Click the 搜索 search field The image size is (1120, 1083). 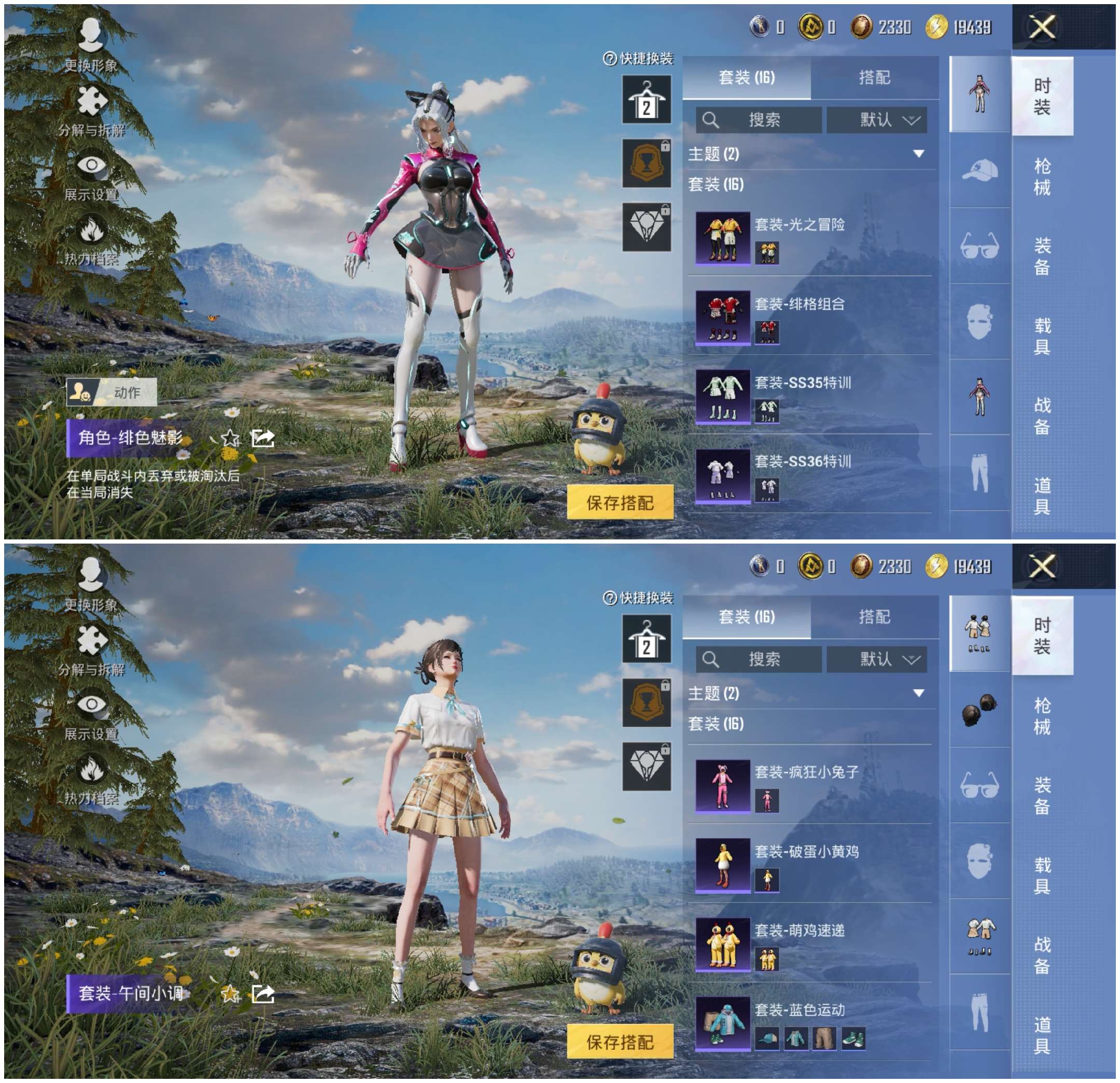(760, 120)
